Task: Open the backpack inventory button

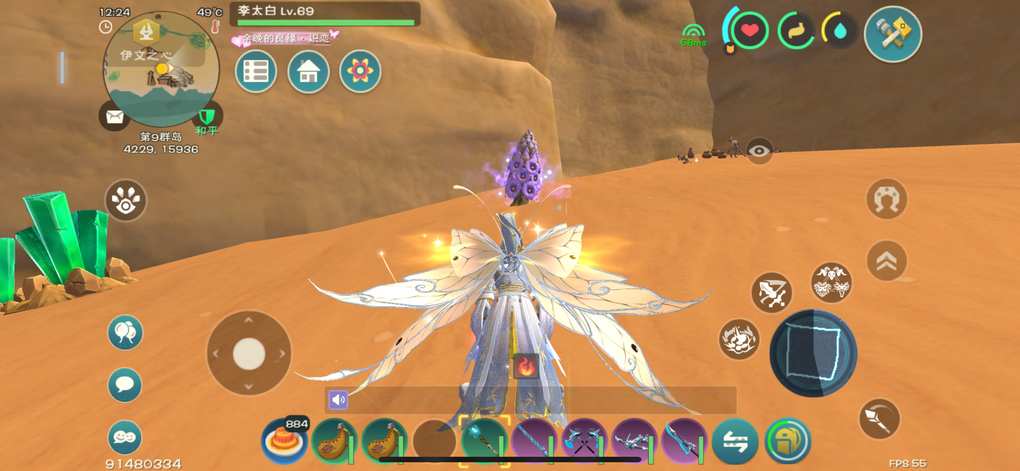Action: [x=788, y=441]
